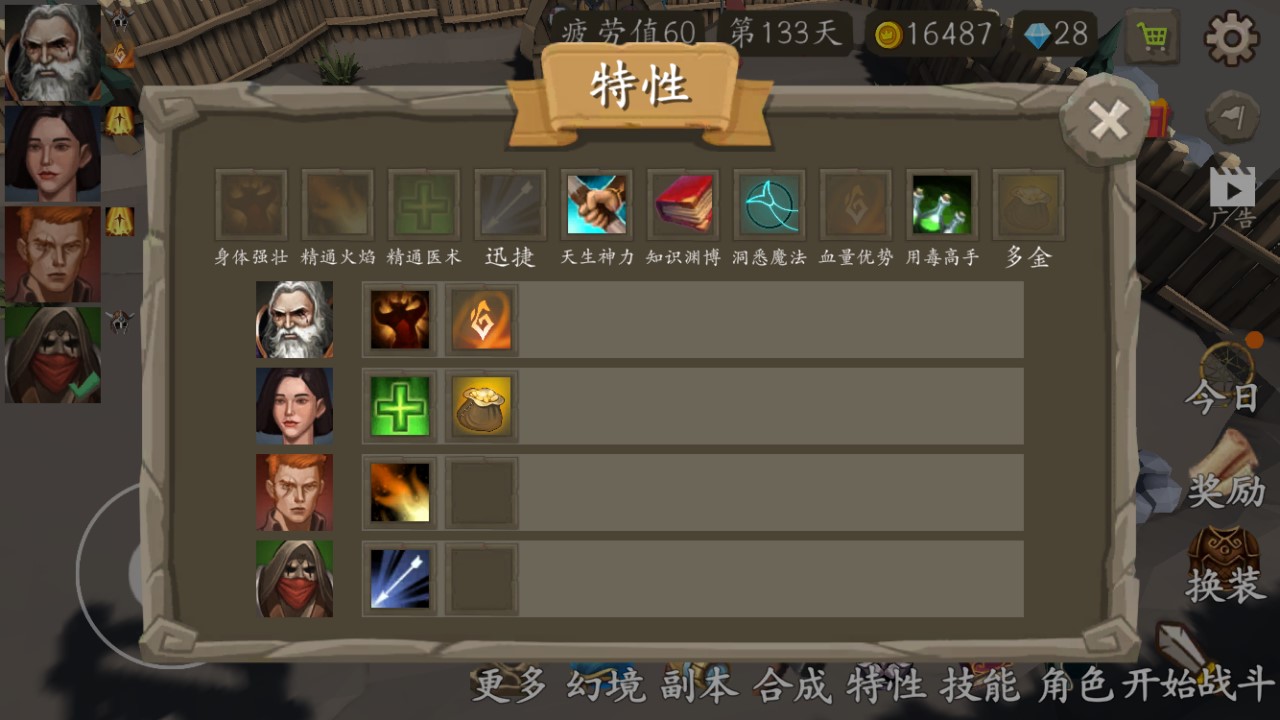Click the 用毒高手 poison trait icon
Image resolution: width=1280 pixels, height=720 pixels.
(x=941, y=204)
